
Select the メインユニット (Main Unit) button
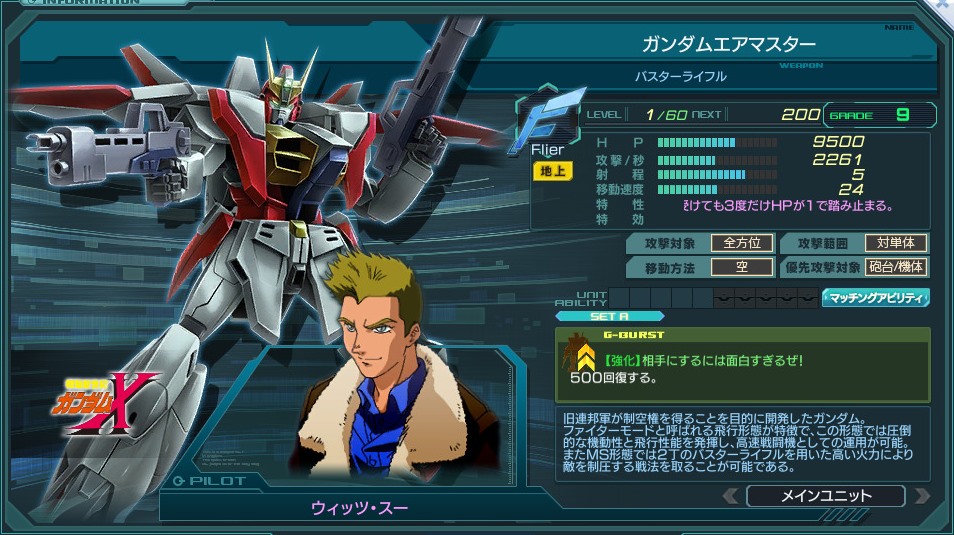[x=825, y=496]
